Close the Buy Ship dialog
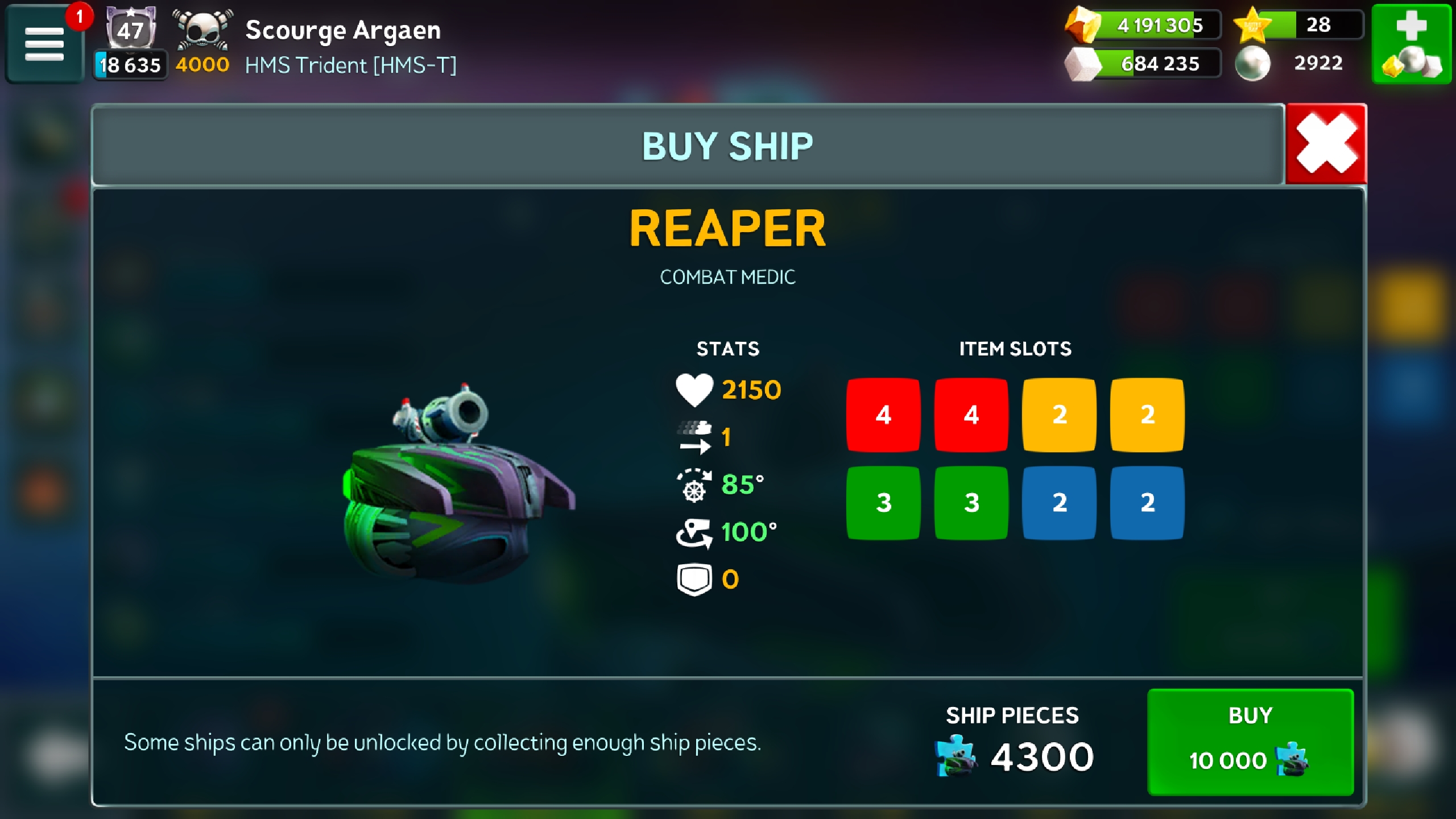The image size is (1456, 819). point(1326,144)
